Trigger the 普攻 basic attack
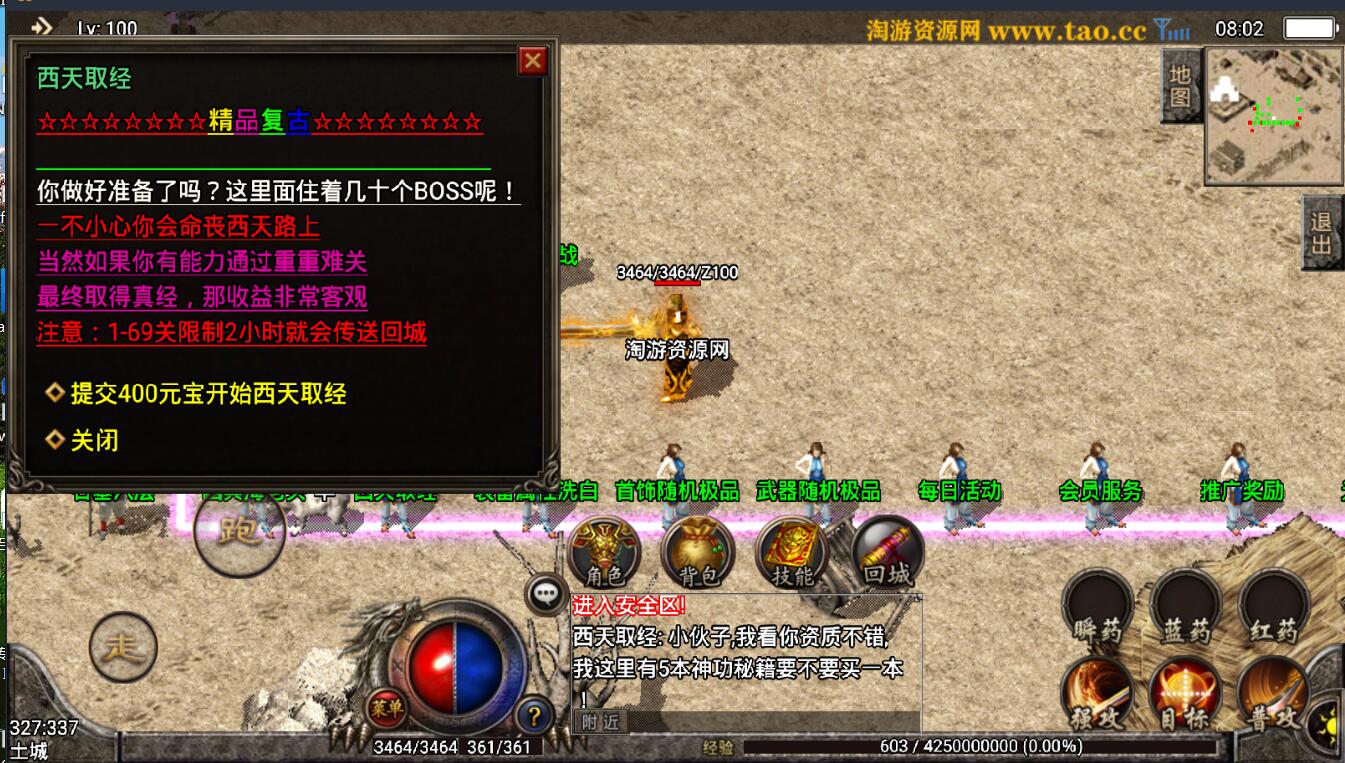This screenshot has width=1345, height=763. click(x=1273, y=694)
